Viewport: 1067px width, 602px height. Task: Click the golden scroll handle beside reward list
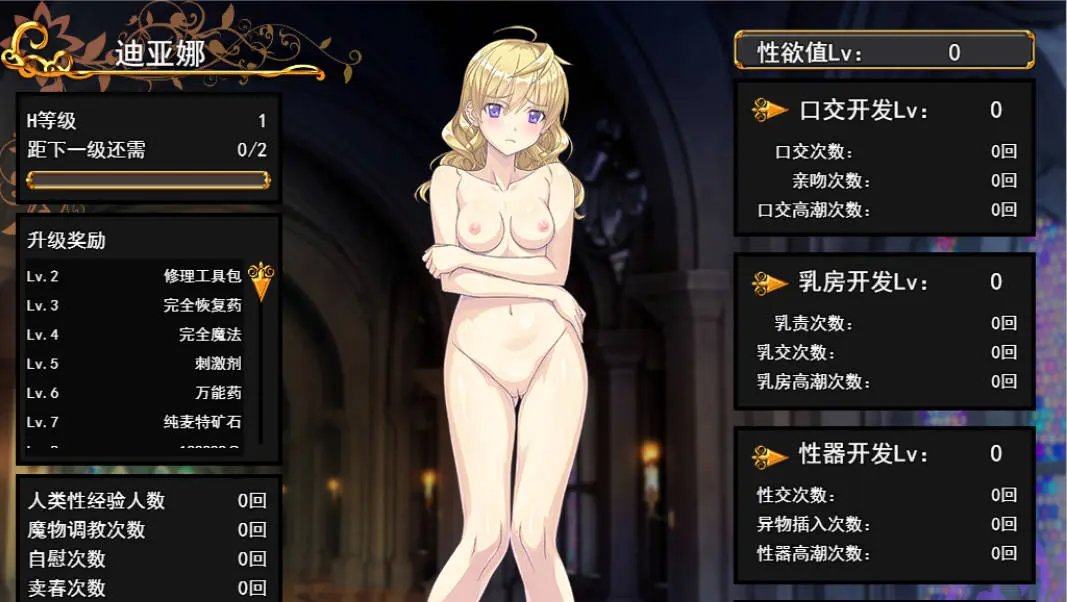(261, 281)
